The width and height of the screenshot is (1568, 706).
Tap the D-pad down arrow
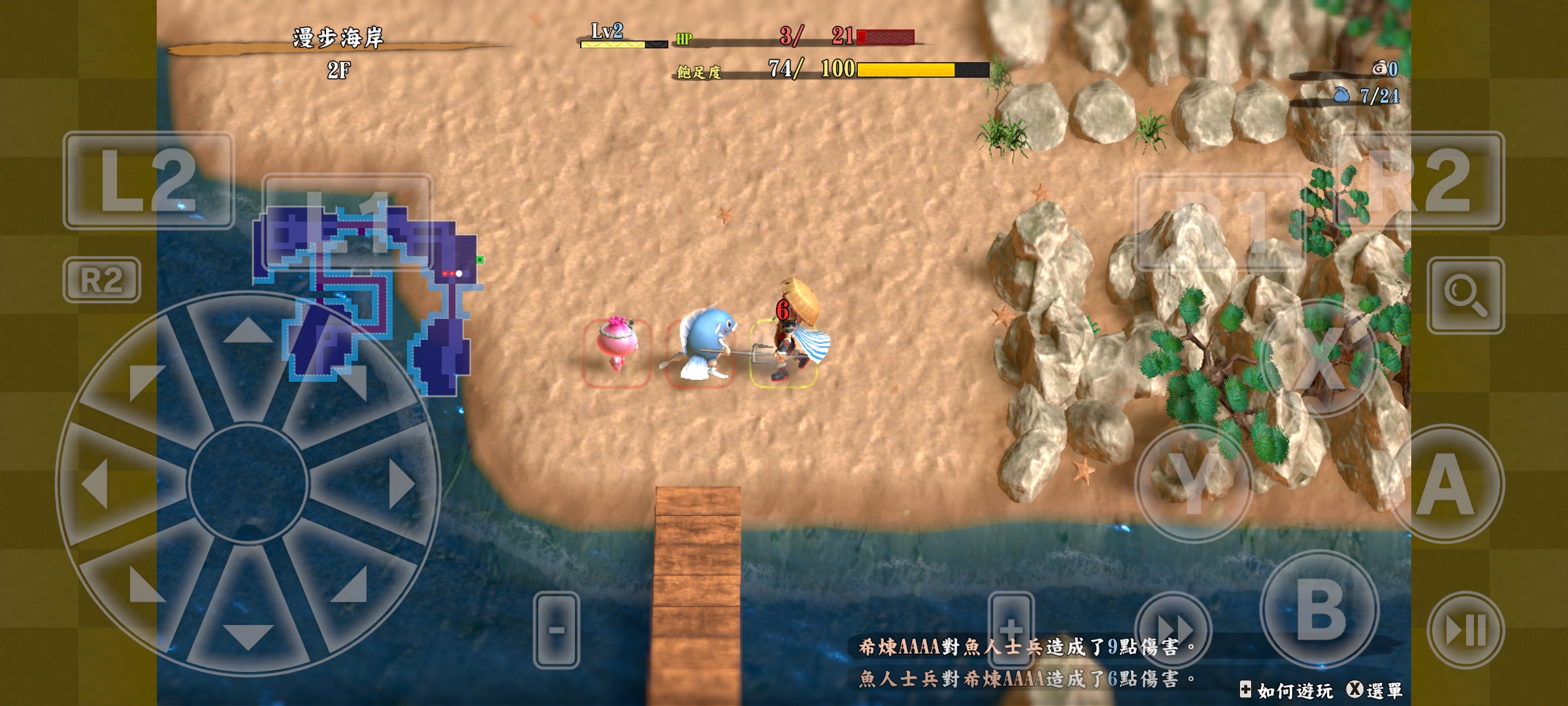point(248,636)
